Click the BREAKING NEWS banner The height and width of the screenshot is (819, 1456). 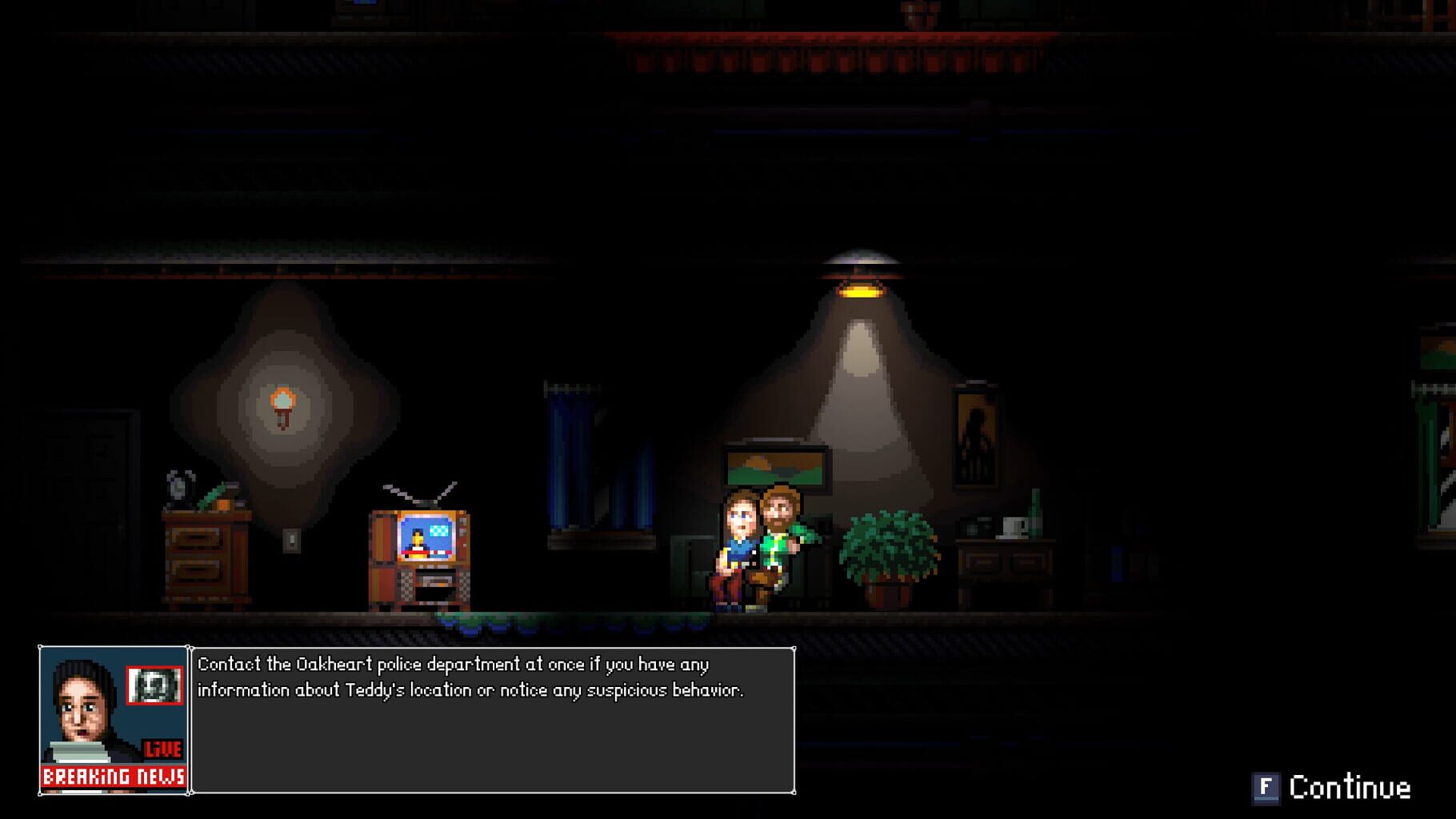tap(114, 776)
